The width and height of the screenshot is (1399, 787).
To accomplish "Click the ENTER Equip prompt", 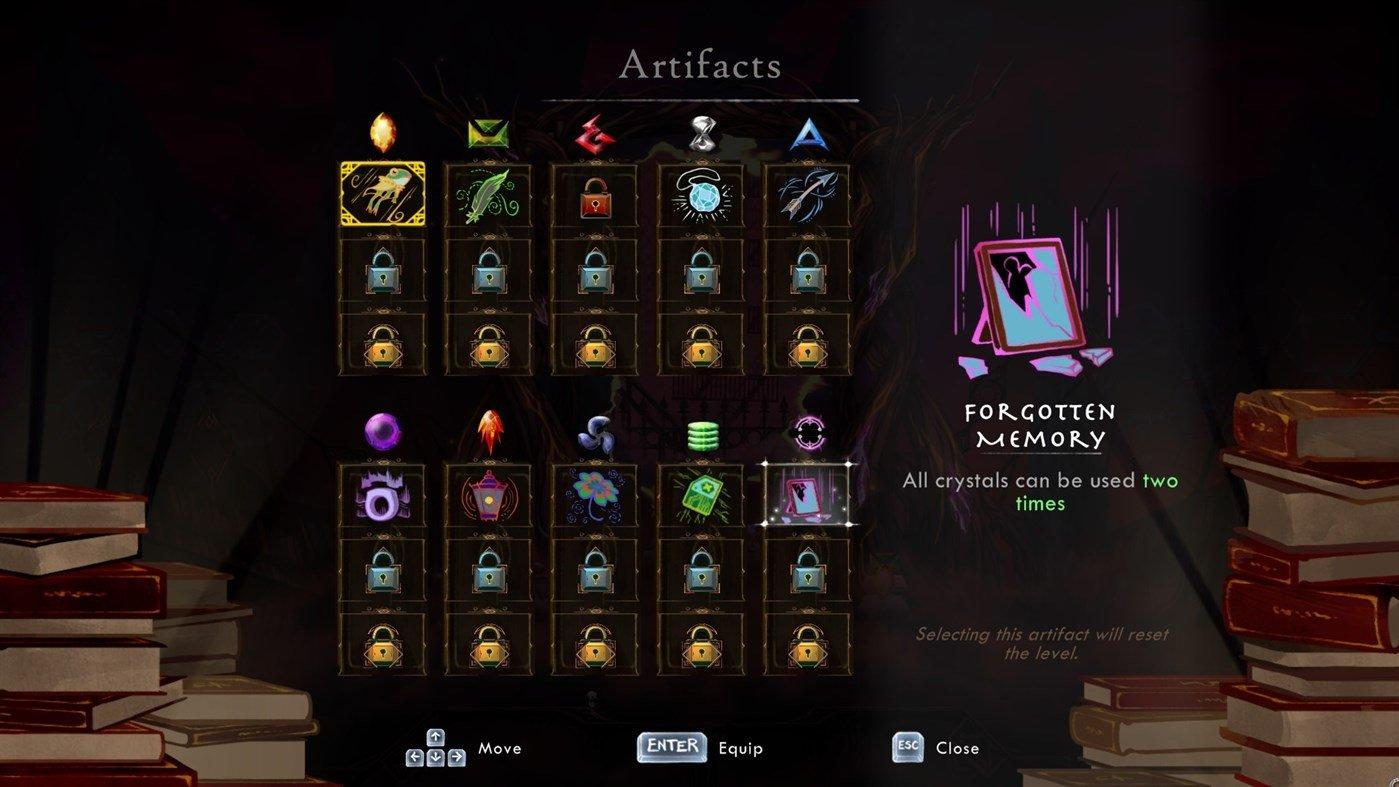I will pos(670,747).
